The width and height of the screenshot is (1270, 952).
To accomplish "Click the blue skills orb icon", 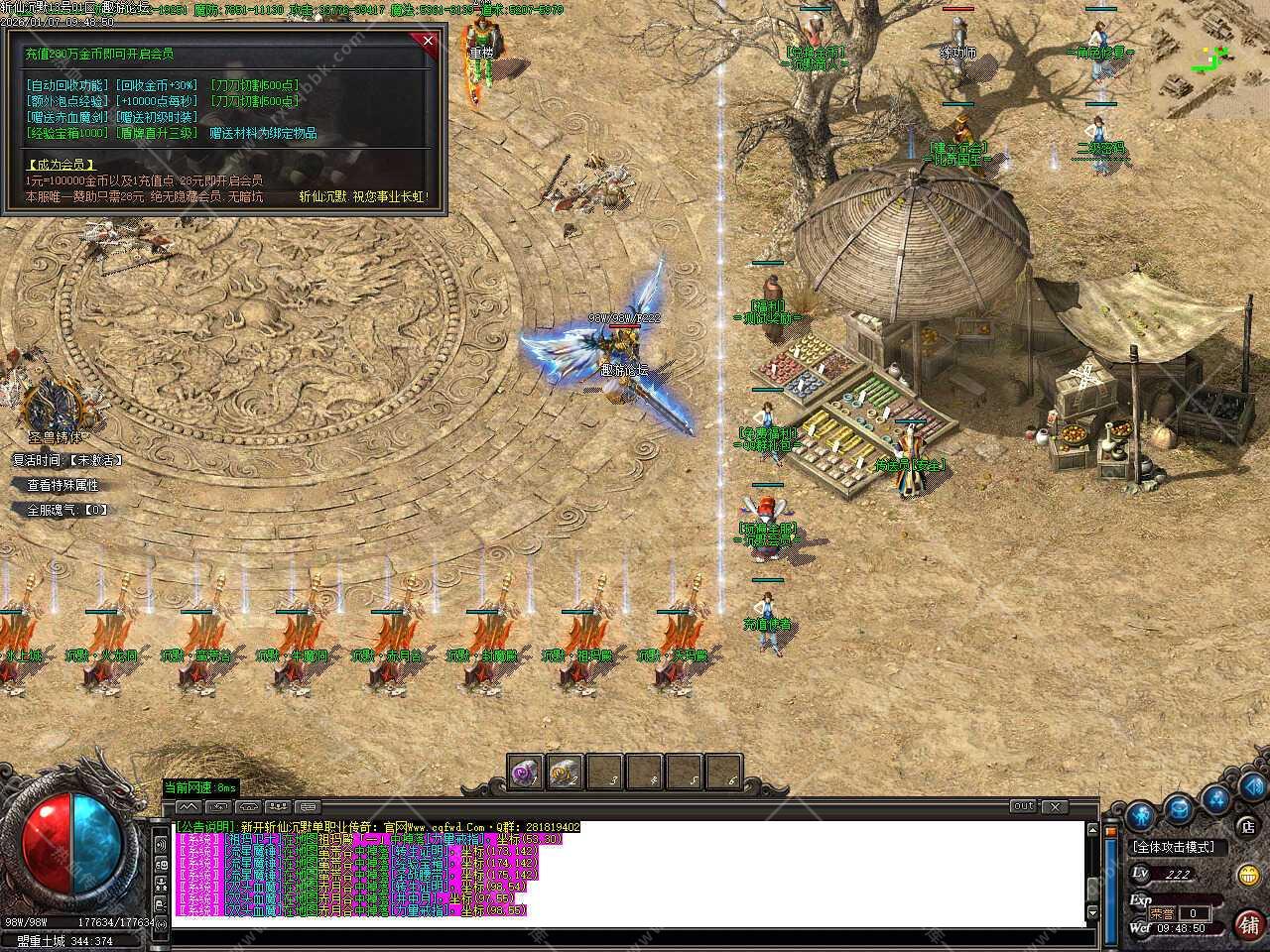I will coord(1215,796).
